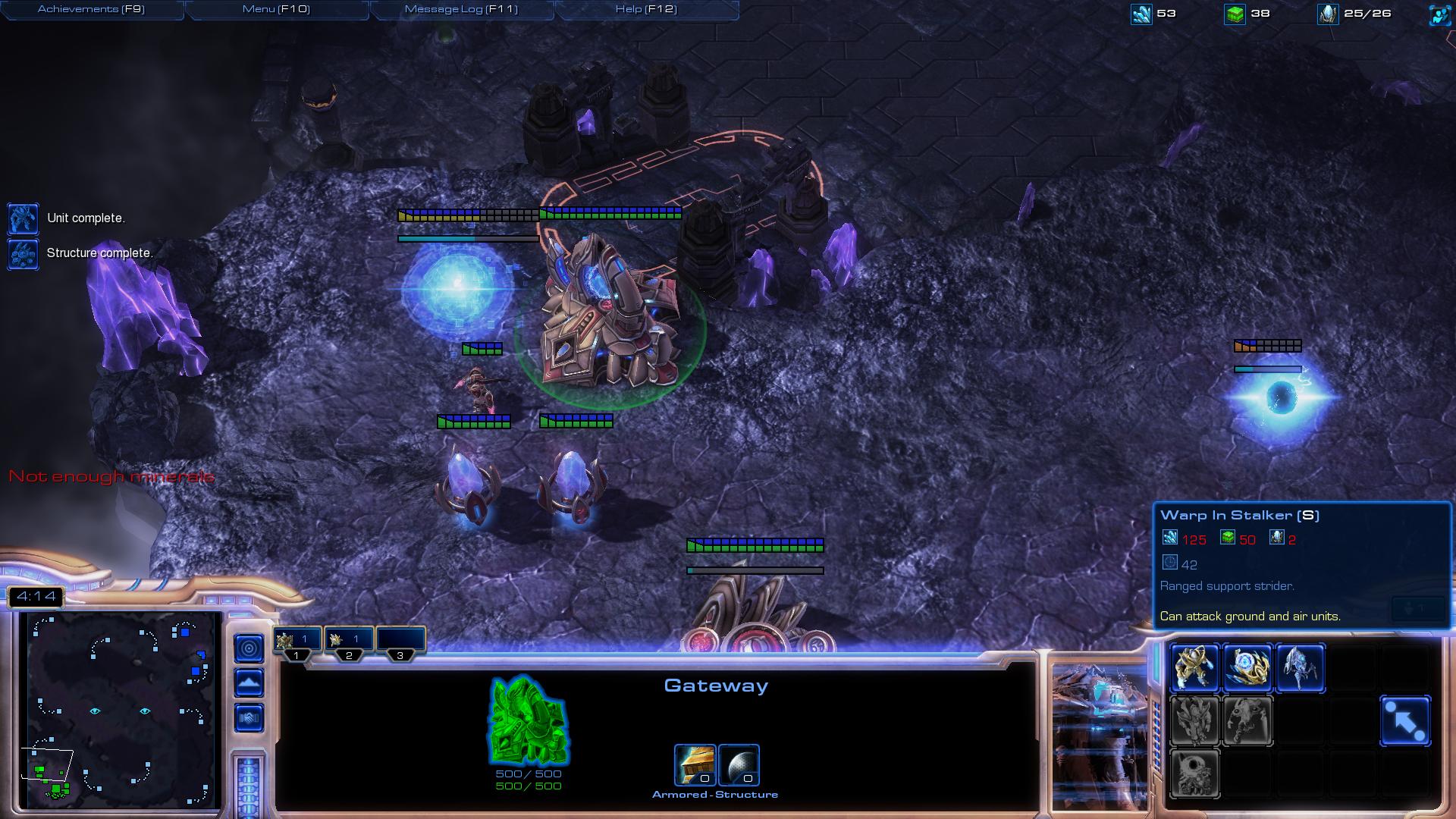Select the Gateway armor icon

(x=695, y=764)
